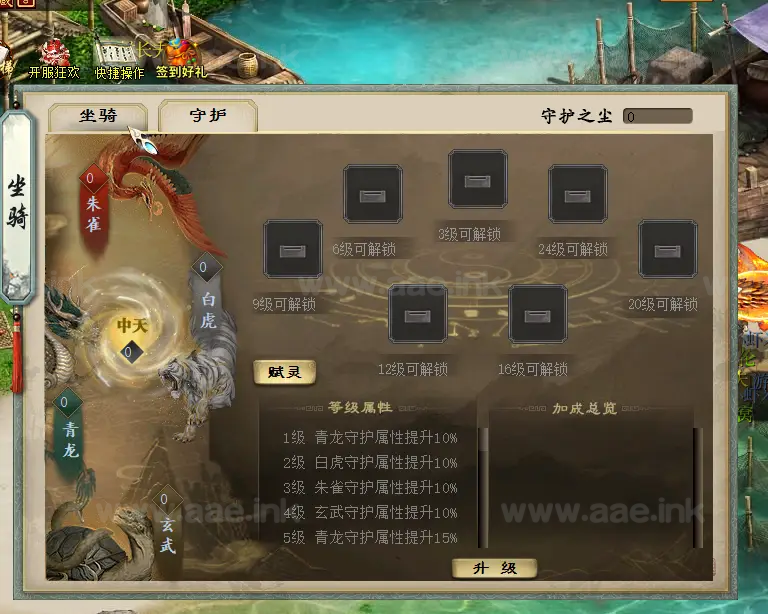Click the 赋灵 button
Image resolution: width=768 pixels, height=614 pixels.
[285, 372]
